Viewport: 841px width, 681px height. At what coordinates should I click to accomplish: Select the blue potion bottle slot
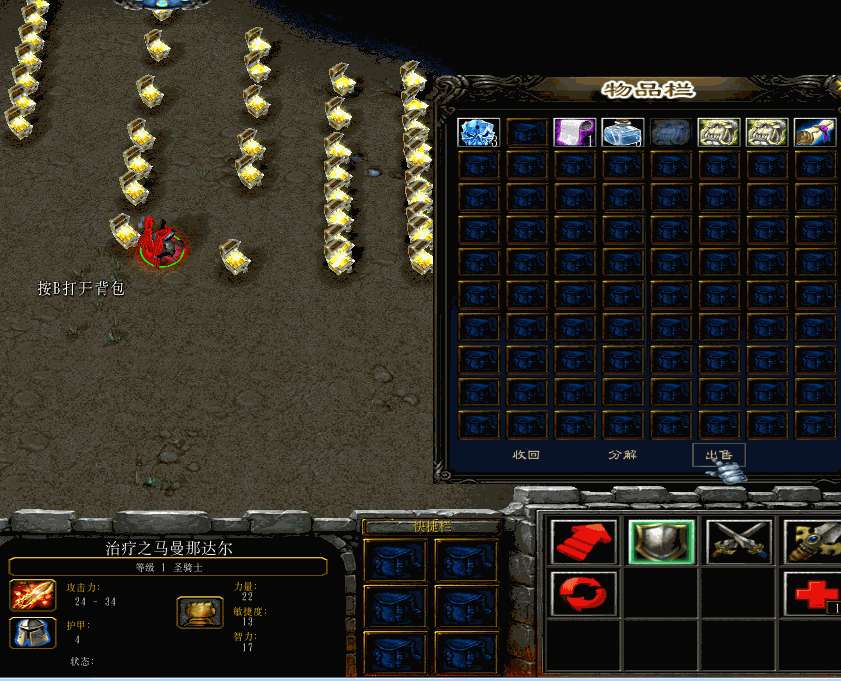click(622, 133)
